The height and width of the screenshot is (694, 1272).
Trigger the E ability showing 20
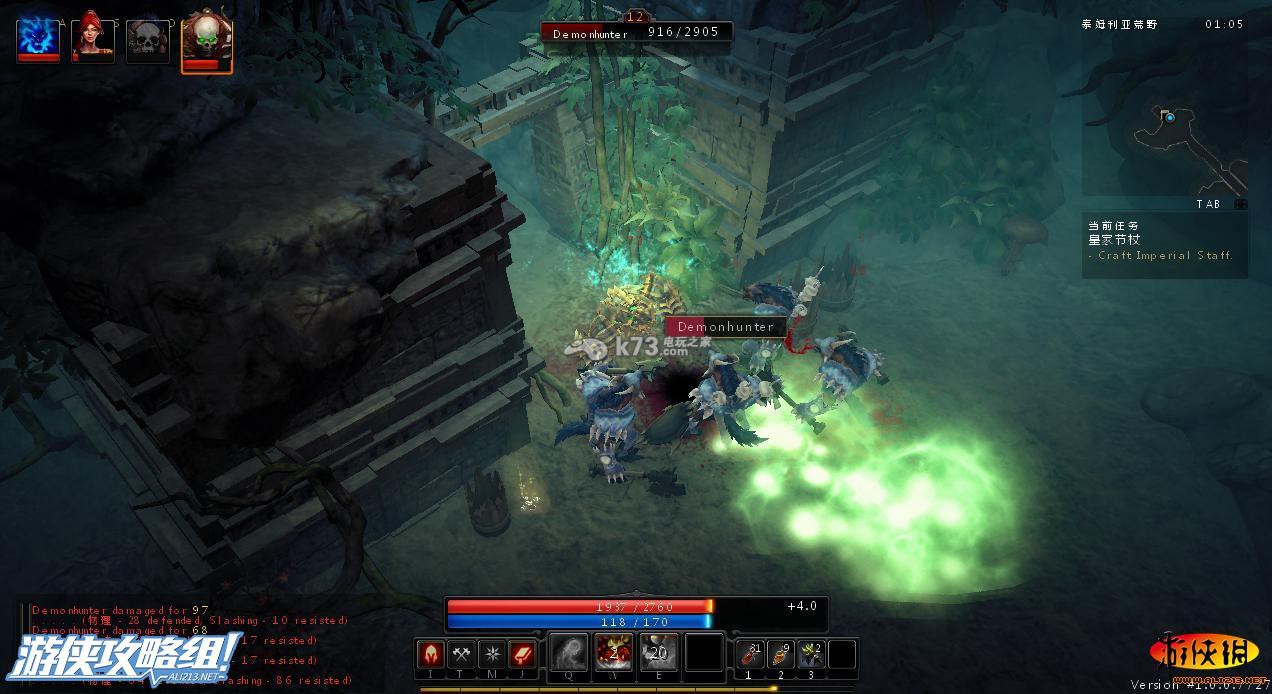[x=658, y=653]
